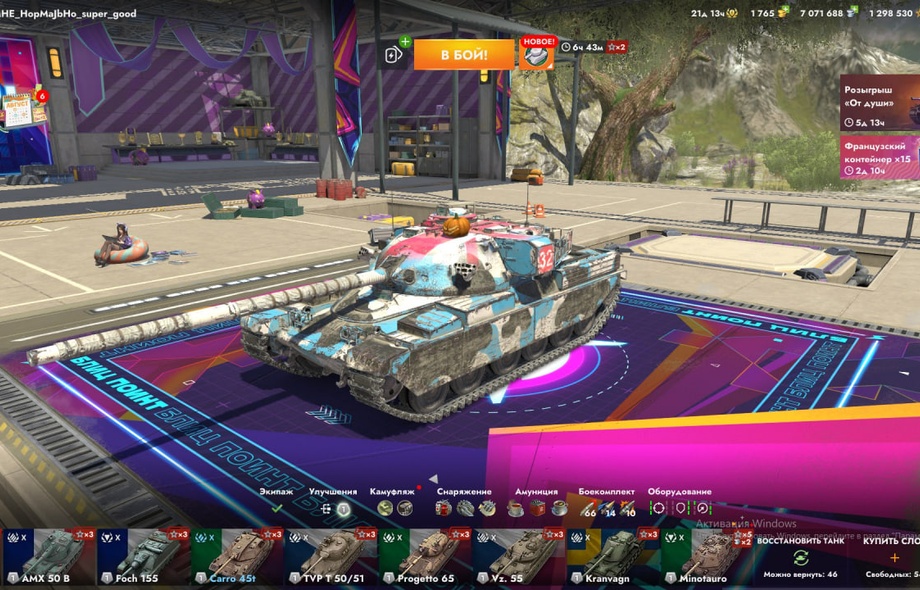Select the Progetto 65 tank

tap(424, 557)
